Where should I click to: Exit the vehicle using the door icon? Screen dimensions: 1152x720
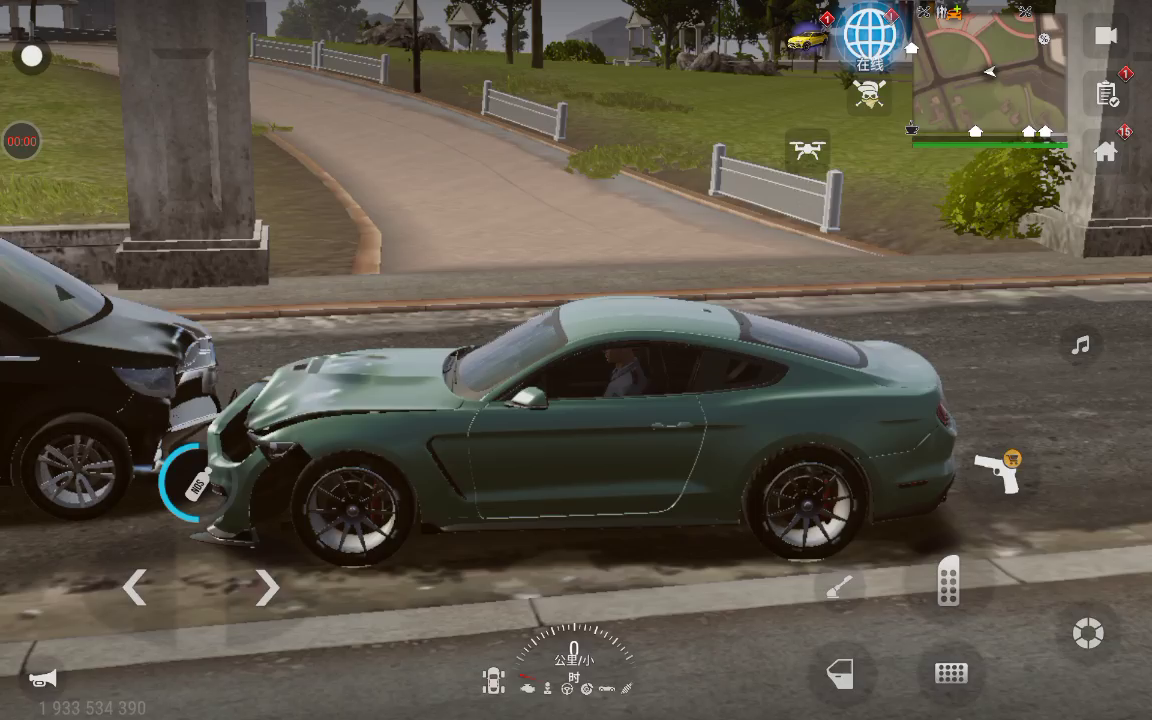click(840, 673)
